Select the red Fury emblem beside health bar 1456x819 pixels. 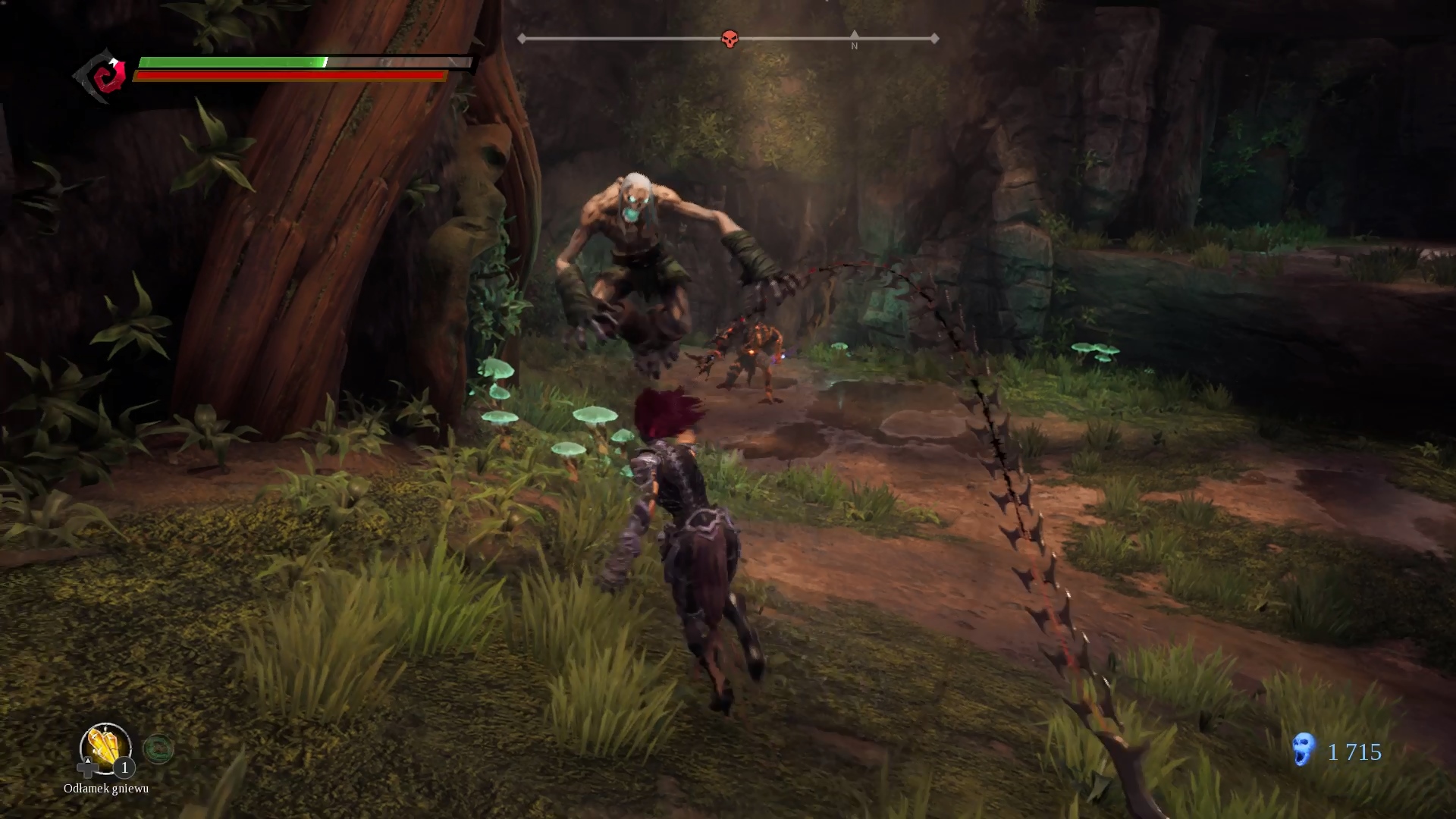pos(106,76)
